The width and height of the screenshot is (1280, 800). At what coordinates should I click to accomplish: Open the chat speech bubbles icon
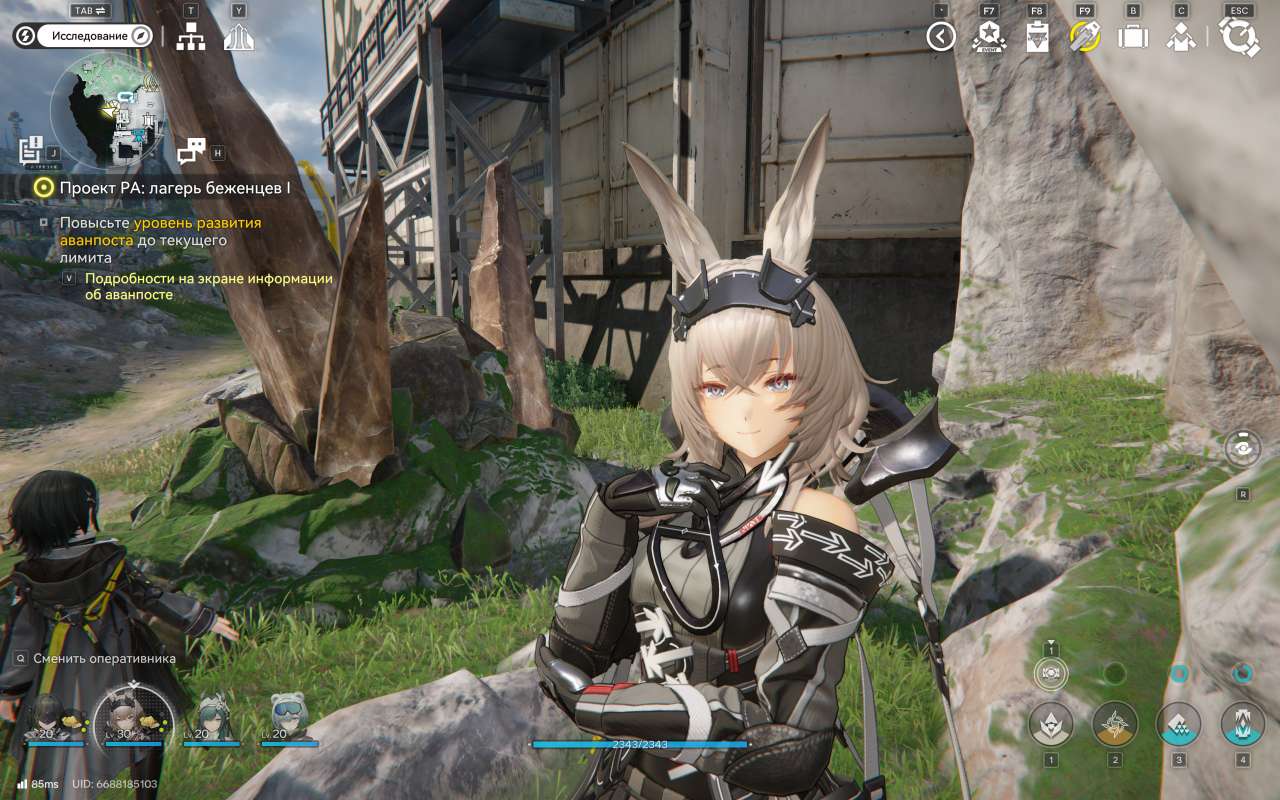(x=190, y=151)
